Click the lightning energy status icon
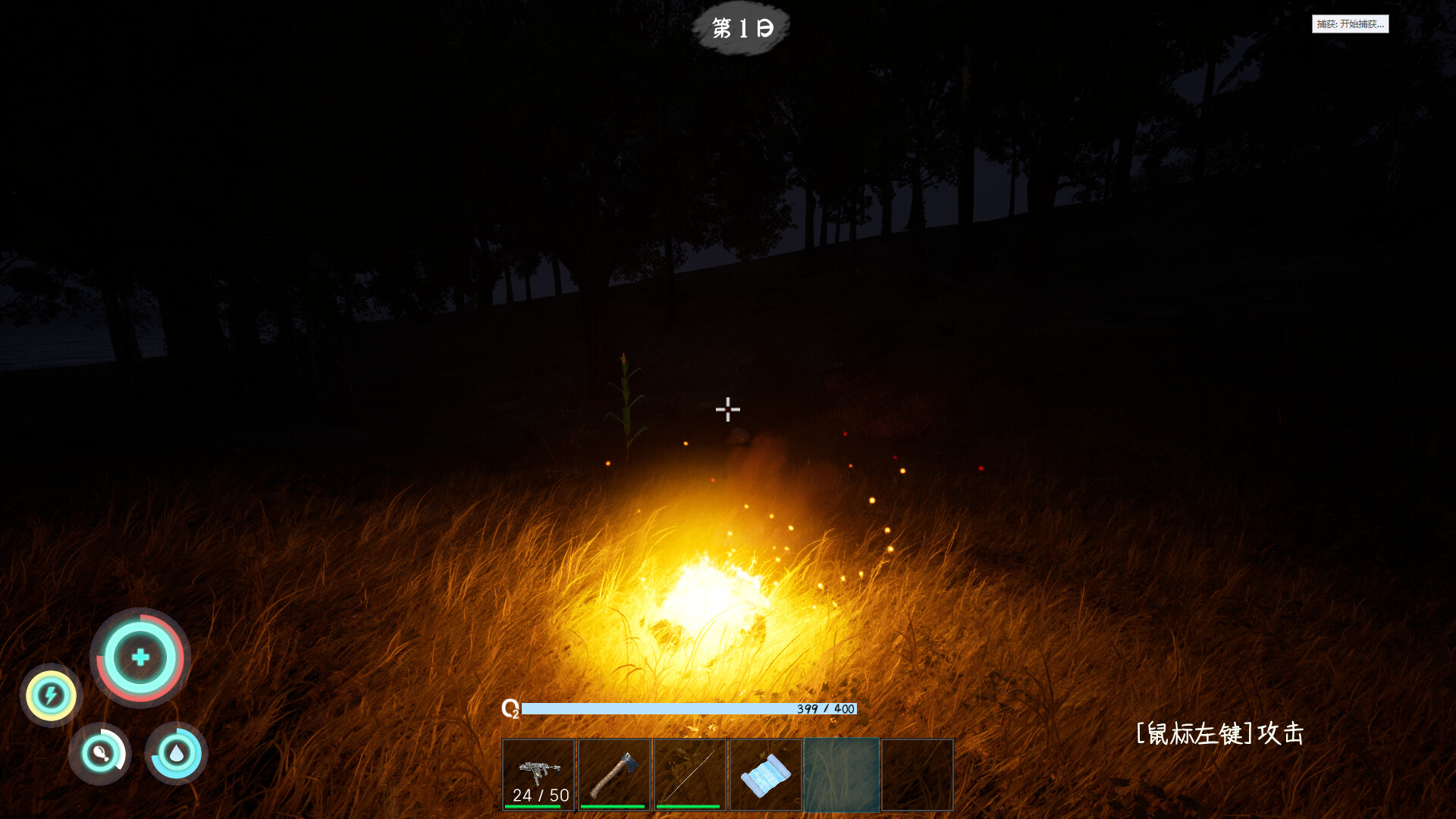Screen dimensions: 1456x819 point(50,696)
